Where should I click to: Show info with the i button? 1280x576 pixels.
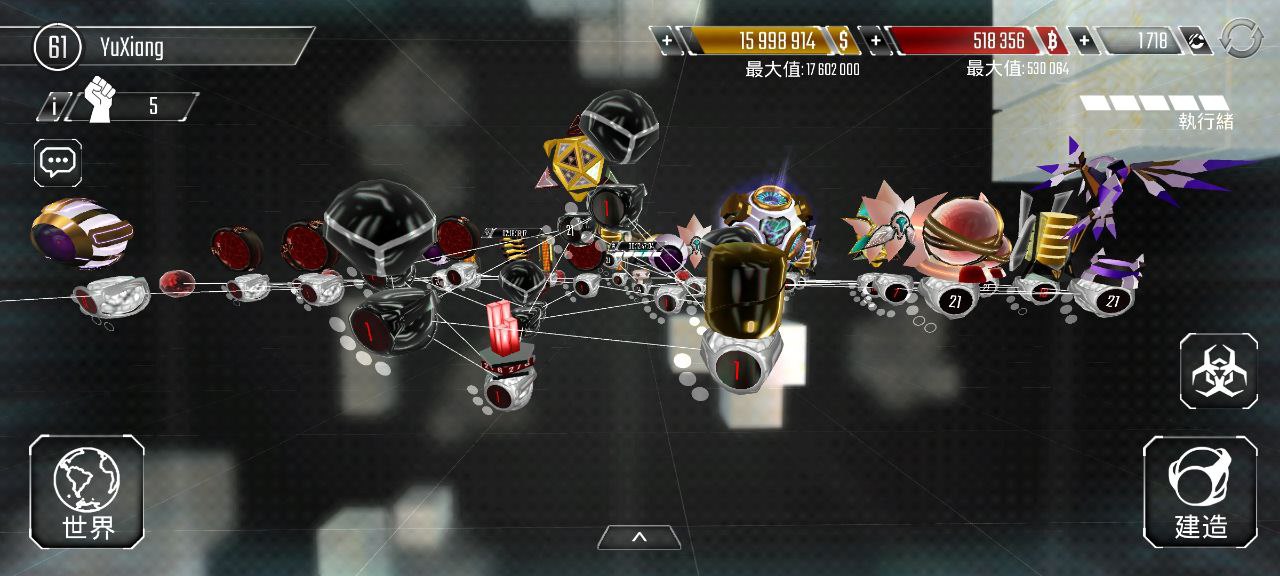click(52, 106)
